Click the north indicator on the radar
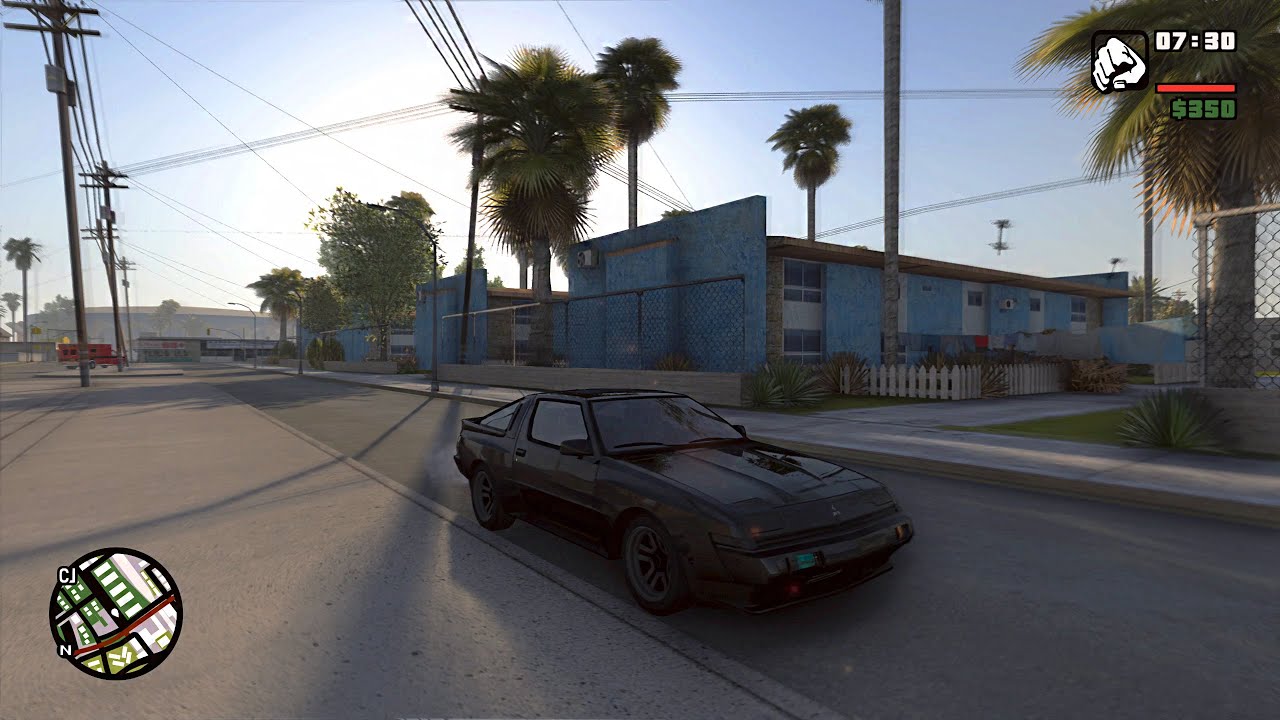 [x=65, y=649]
